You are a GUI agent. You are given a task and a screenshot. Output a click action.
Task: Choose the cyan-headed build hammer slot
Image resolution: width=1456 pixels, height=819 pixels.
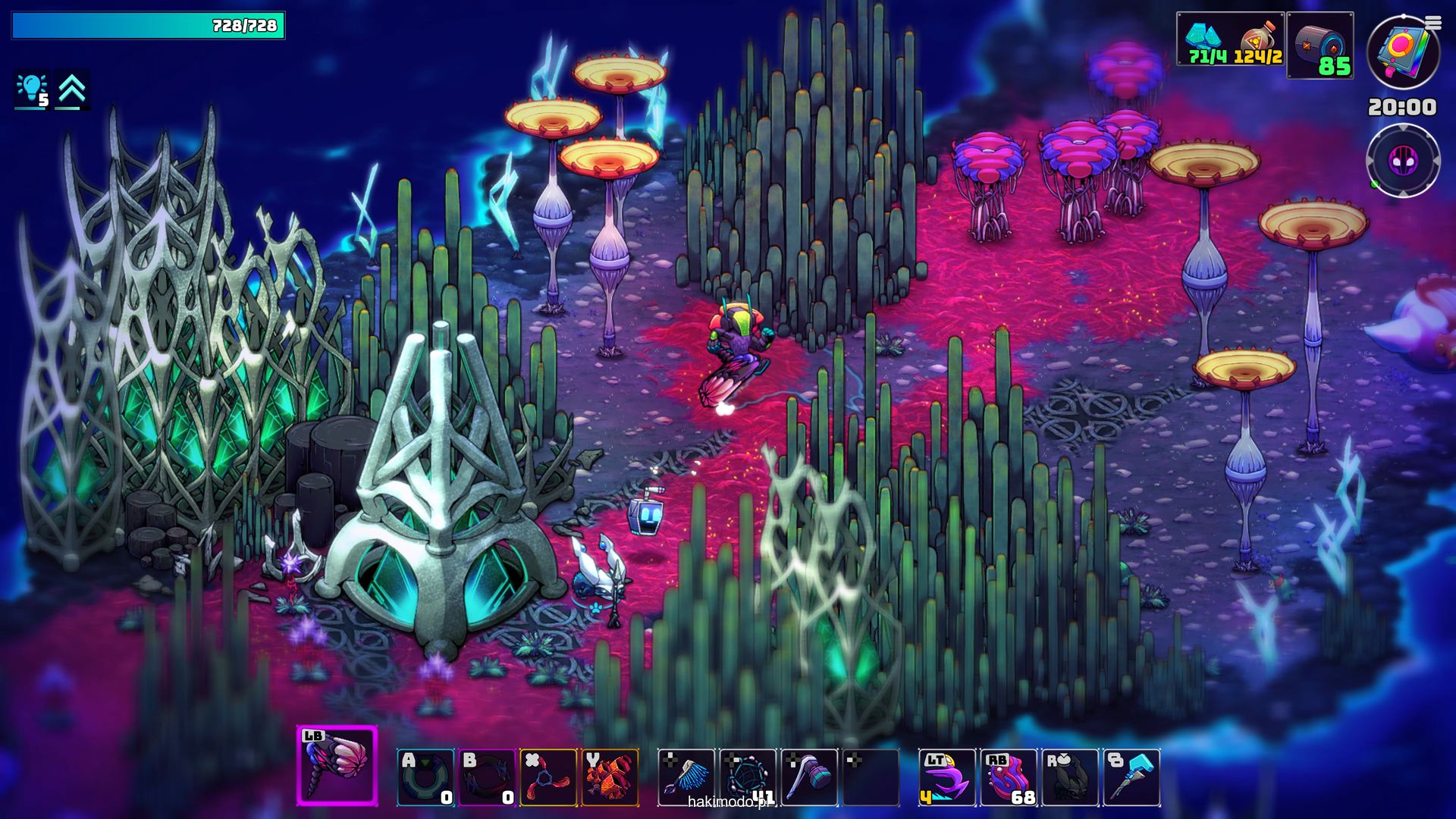(x=1131, y=777)
